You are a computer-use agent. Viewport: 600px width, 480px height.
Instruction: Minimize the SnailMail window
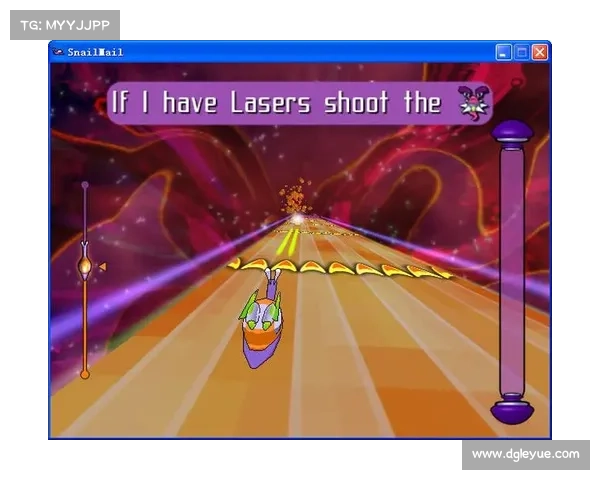click(504, 52)
